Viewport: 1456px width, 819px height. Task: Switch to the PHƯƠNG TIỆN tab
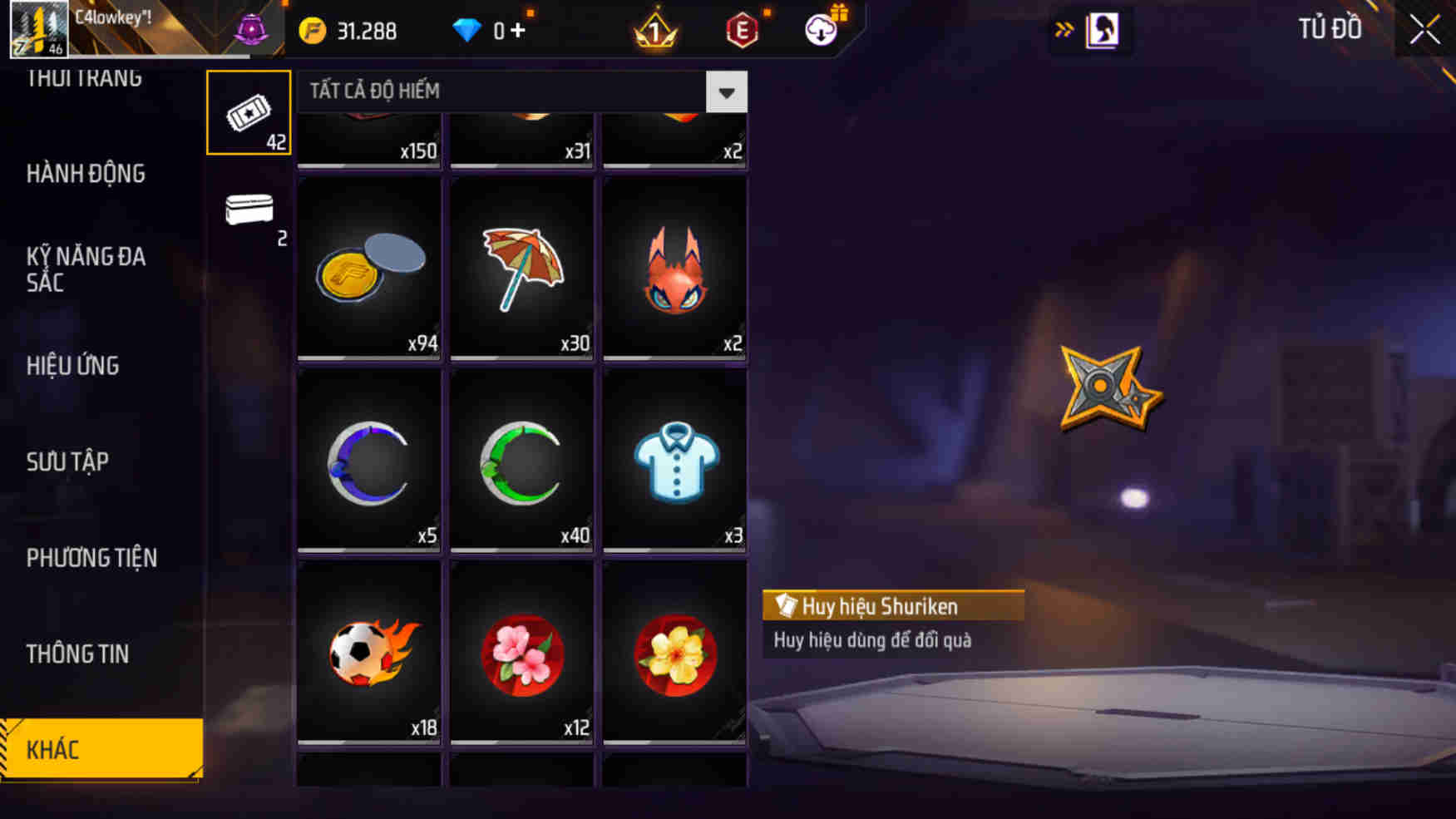(91, 559)
